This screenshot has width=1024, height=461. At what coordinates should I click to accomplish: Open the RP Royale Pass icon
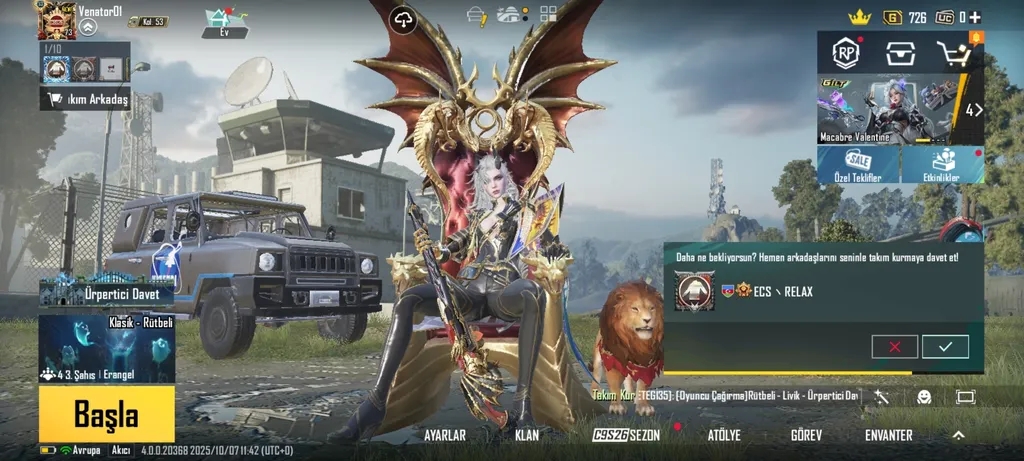coord(848,53)
